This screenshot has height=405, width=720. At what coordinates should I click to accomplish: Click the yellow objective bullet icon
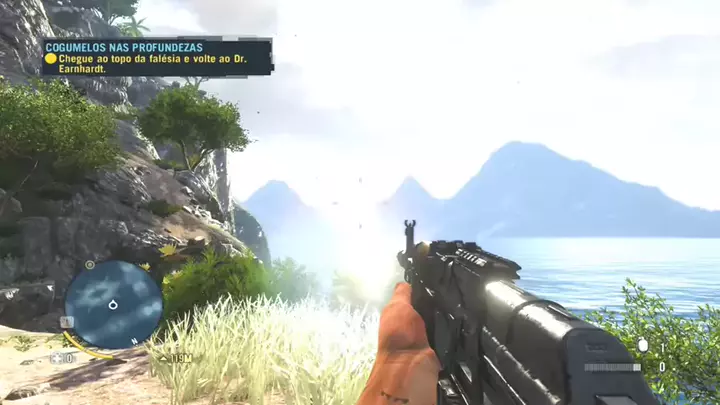[50, 59]
